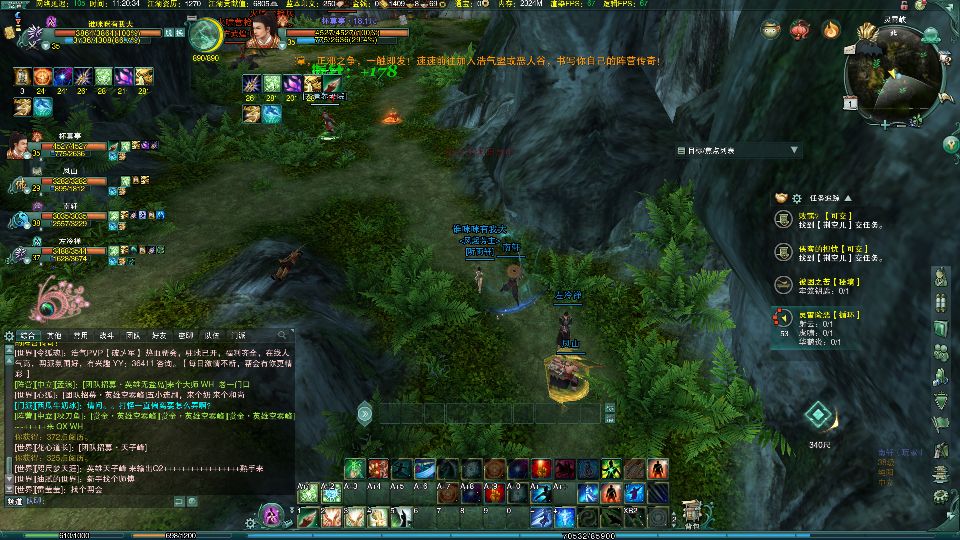Click the red lantern icon near minimap
This screenshot has height=540, width=960.
coord(800,30)
